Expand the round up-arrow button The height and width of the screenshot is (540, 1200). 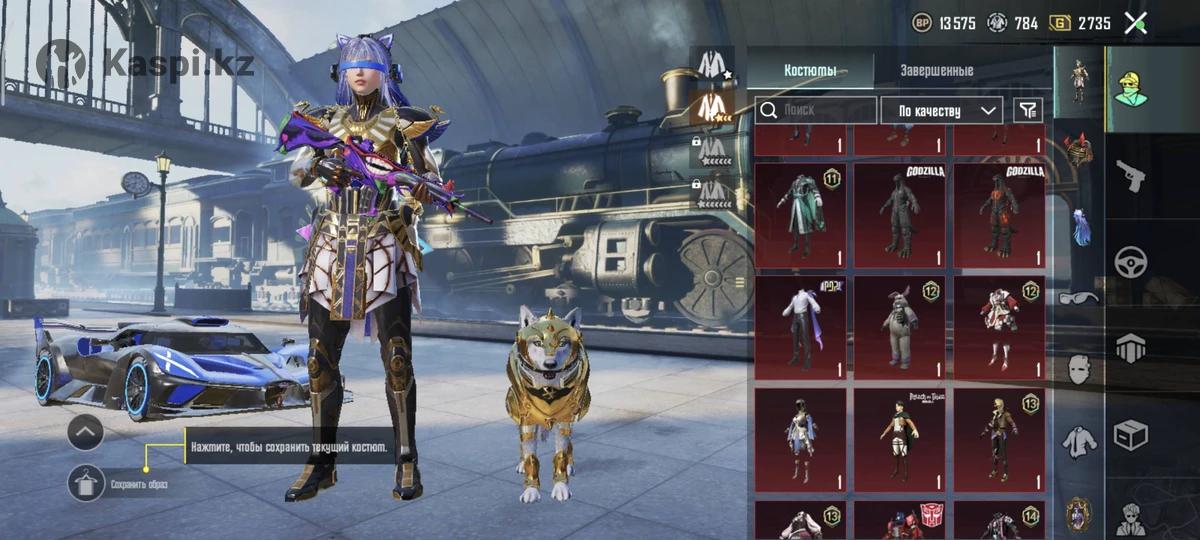pyautogui.click(x=86, y=433)
